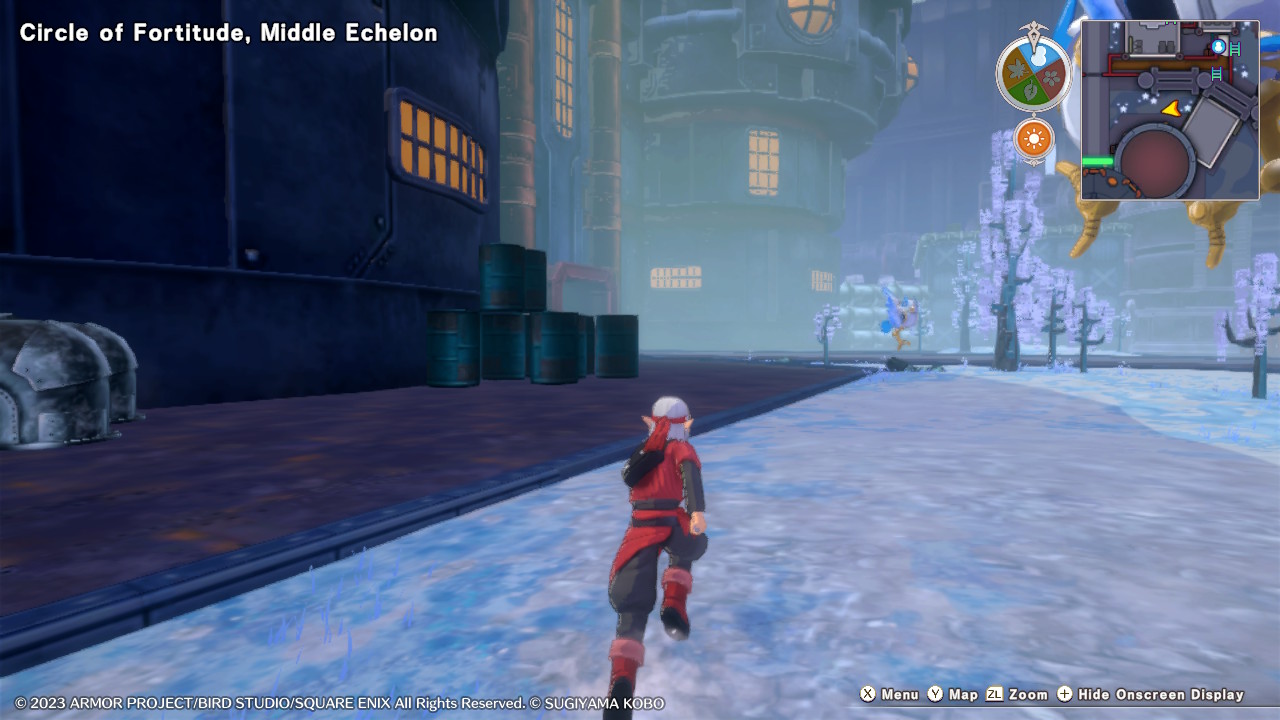
Task: Open the Map via the Y prompt label
Action: 963,694
